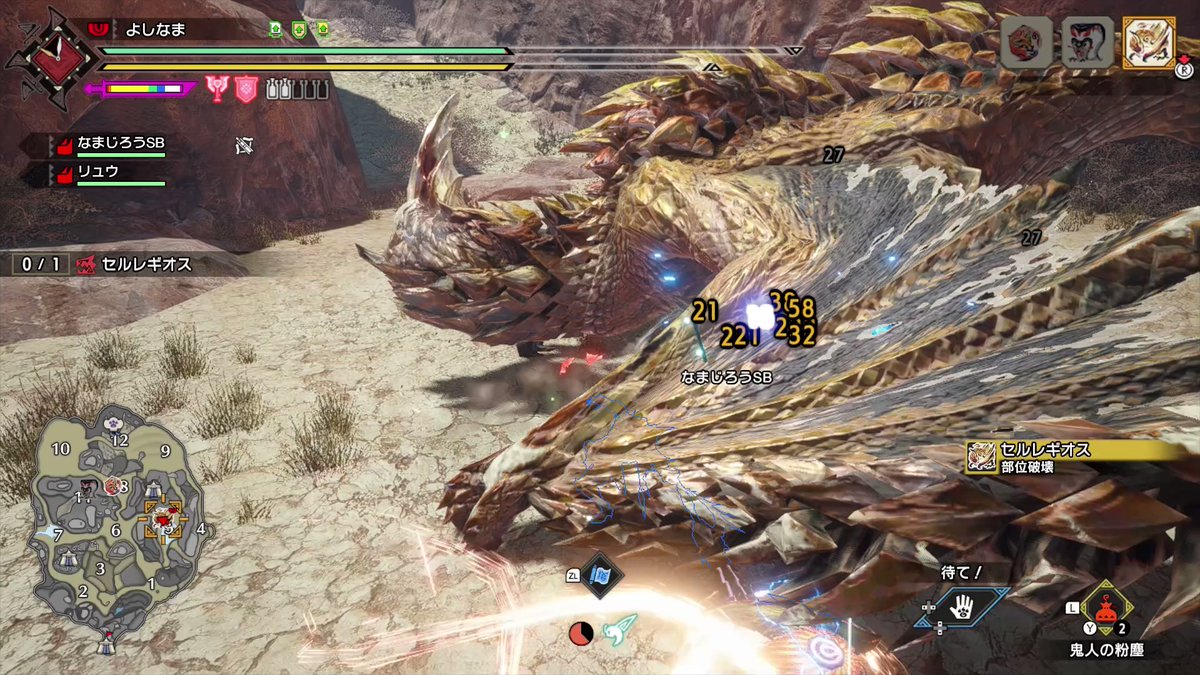
Task: Click the red quest timer clock
Action: (x=580, y=633)
